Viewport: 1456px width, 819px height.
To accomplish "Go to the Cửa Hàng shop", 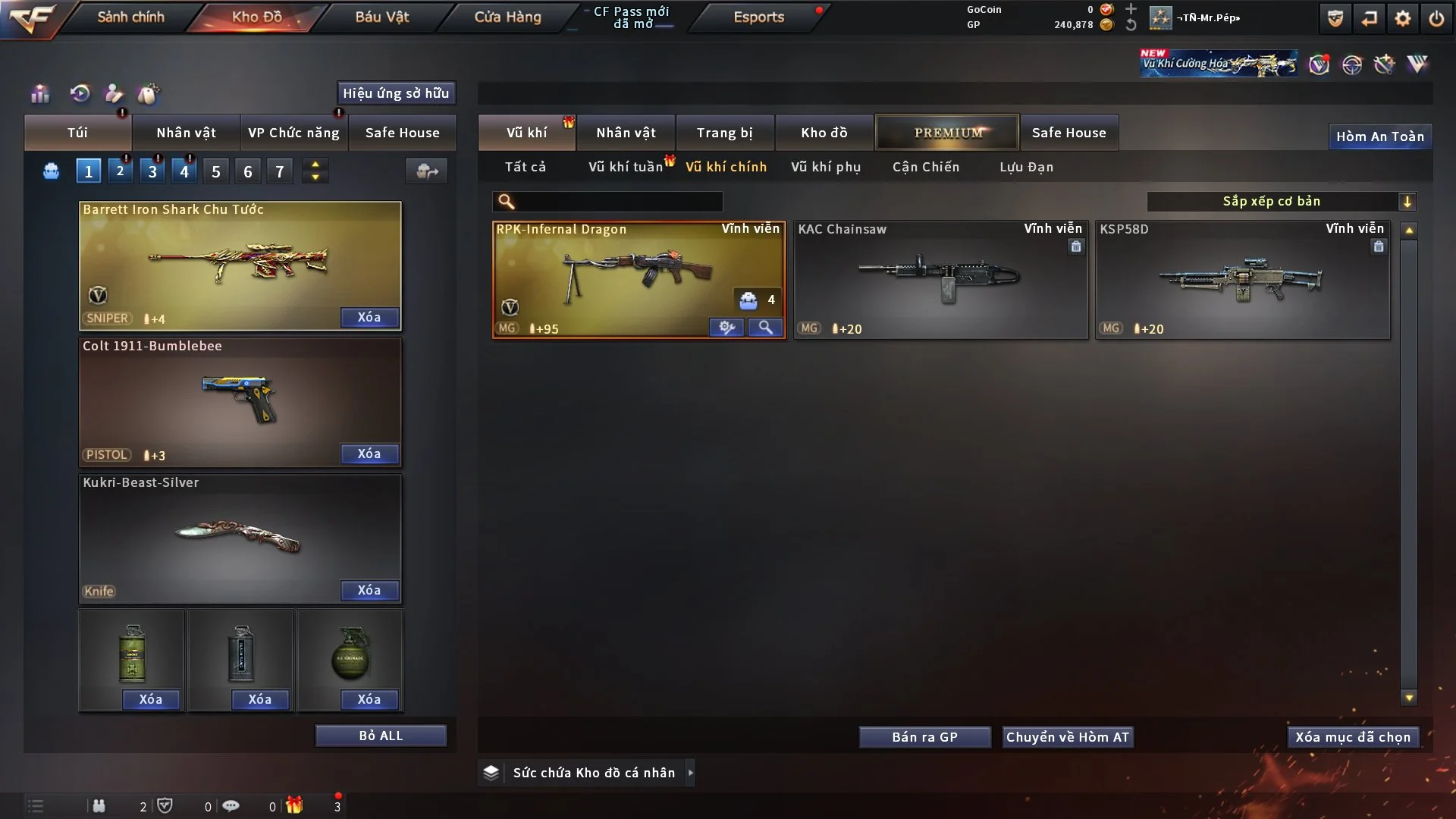I will pyautogui.click(x=507, y=17).
